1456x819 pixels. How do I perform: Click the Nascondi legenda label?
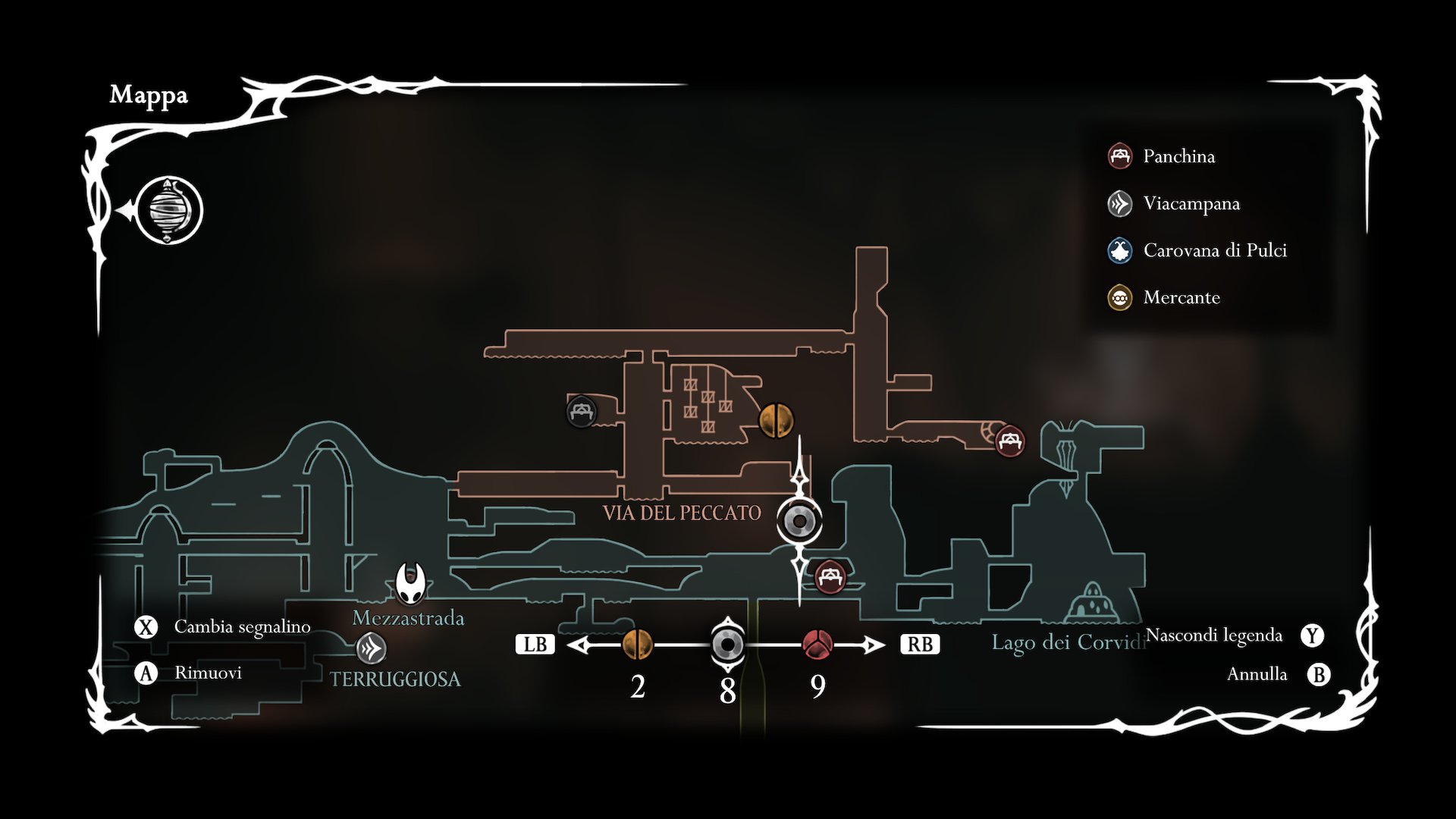click(x=1213, y=635)
